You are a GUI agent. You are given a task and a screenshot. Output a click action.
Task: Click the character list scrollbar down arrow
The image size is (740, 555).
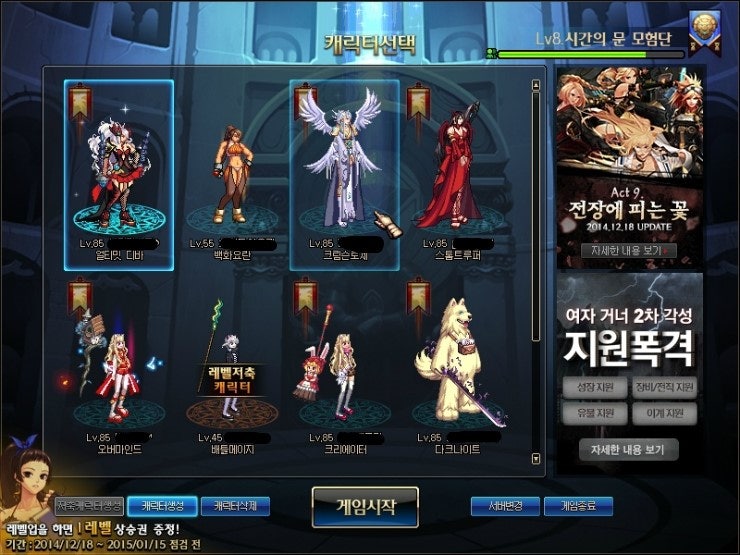[x=537, y=460]
